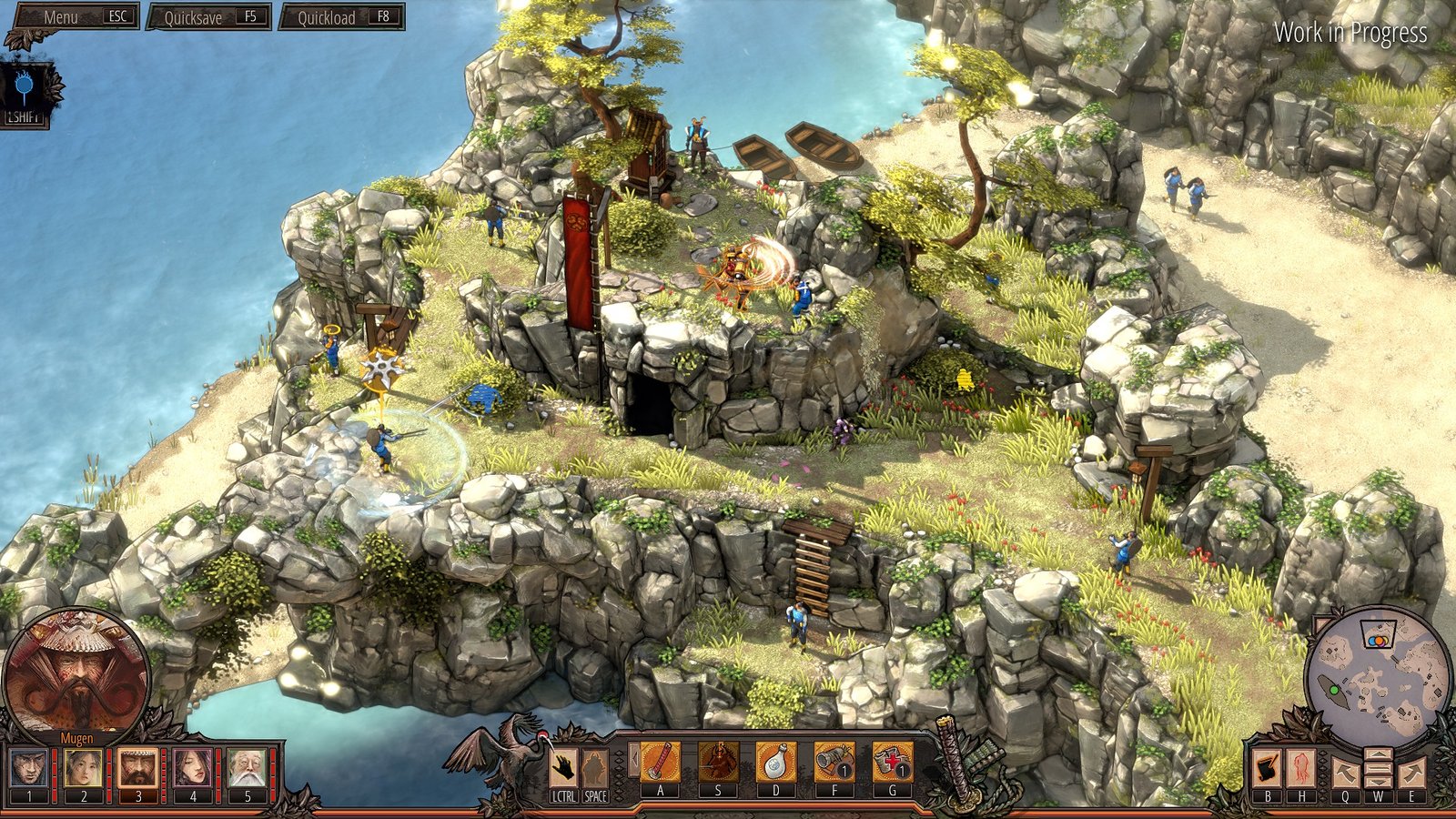Equip the hand cannon ability
1456x819 pixels.
pyautogui.click(x=834, y=761)
